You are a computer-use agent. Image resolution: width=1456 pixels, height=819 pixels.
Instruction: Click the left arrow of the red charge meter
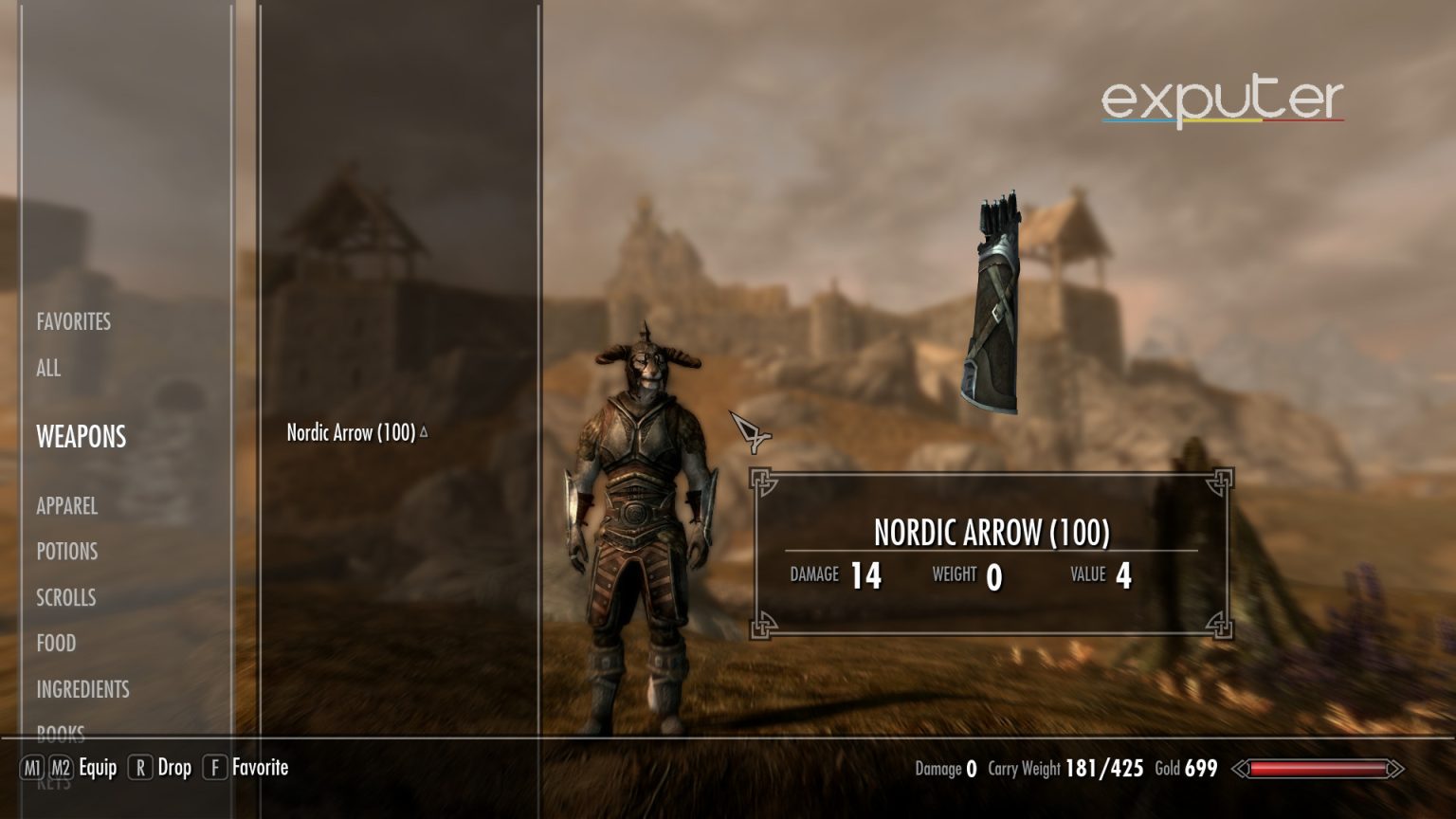tap(1239, 770)
